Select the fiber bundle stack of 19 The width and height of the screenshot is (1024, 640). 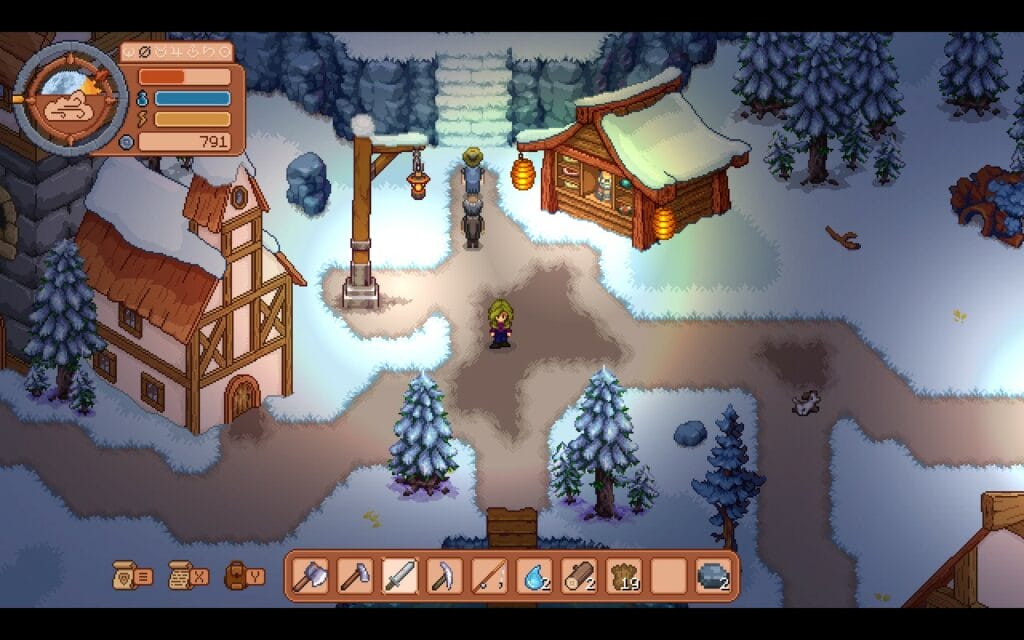624,576
